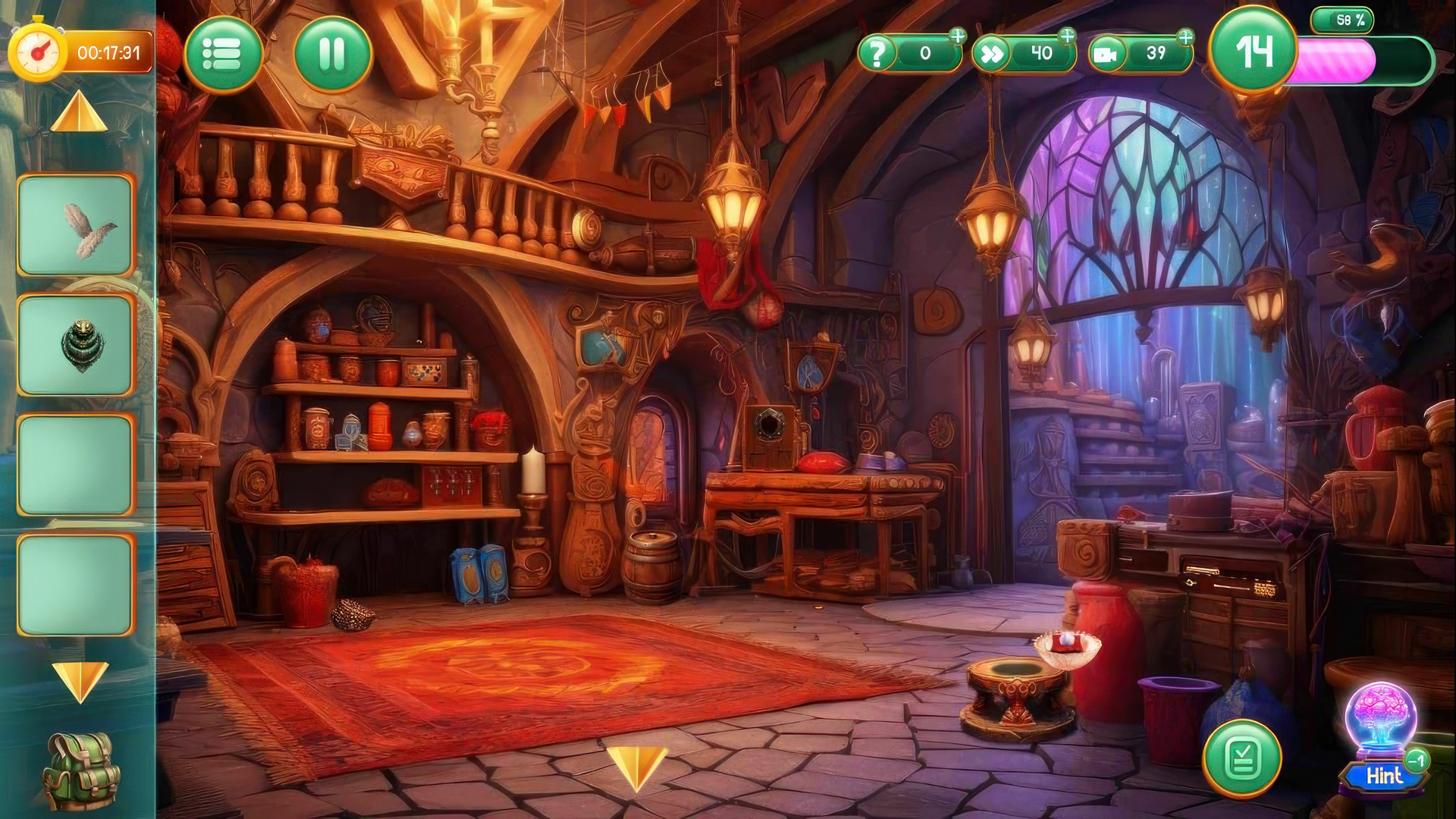Select the feathers inventory slot
Screen dimensions: 1456x819
(x=75, y=225)
